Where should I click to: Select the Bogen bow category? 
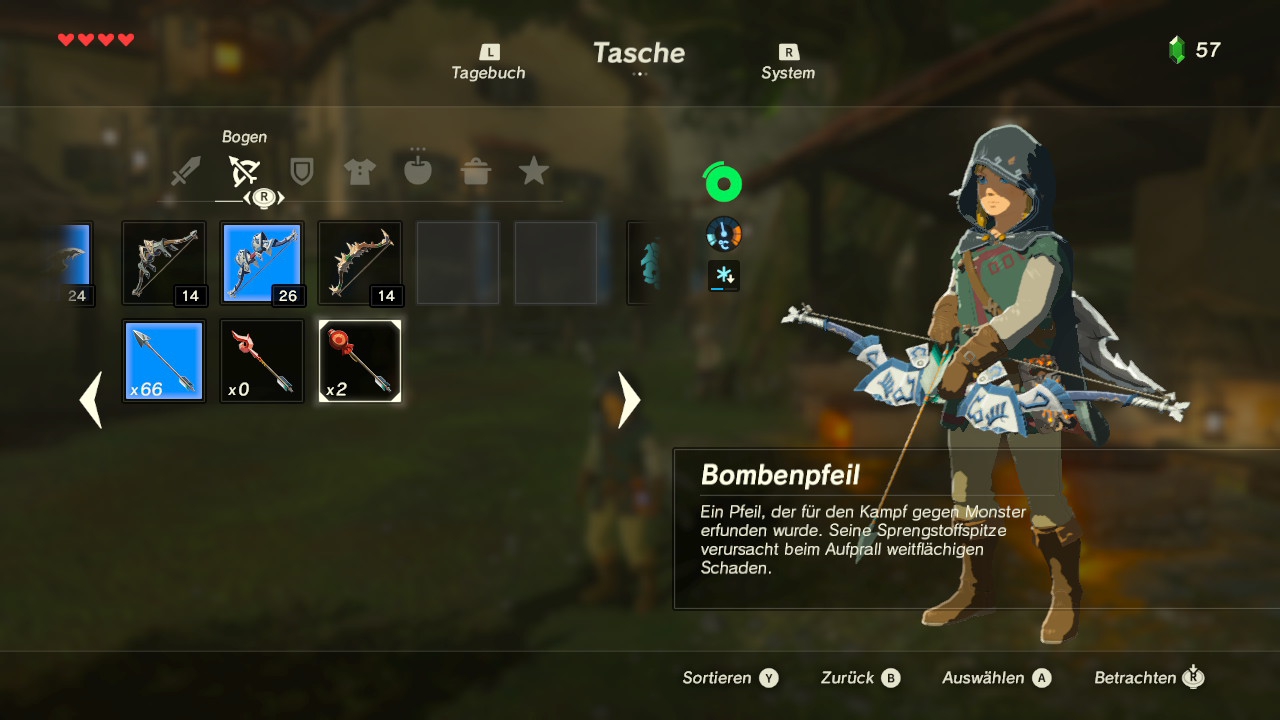(244, 172)
